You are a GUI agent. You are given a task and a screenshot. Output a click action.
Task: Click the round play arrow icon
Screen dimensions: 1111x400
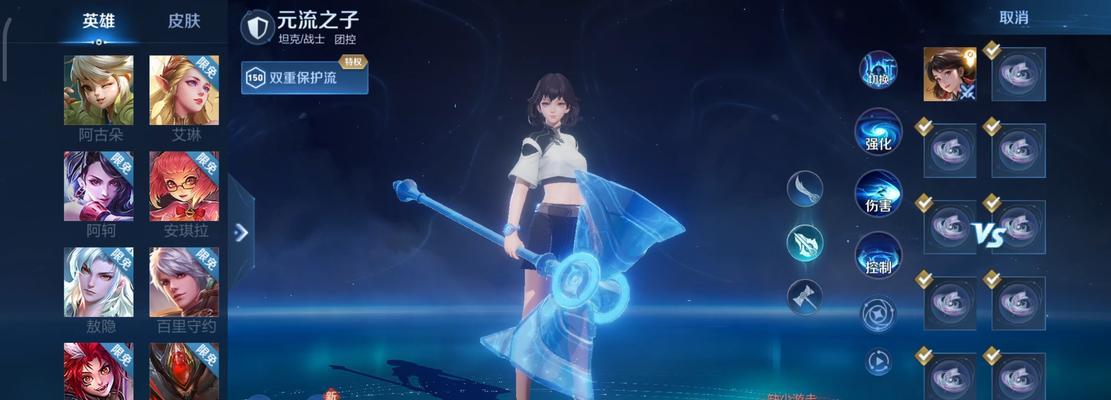point(878,360)
